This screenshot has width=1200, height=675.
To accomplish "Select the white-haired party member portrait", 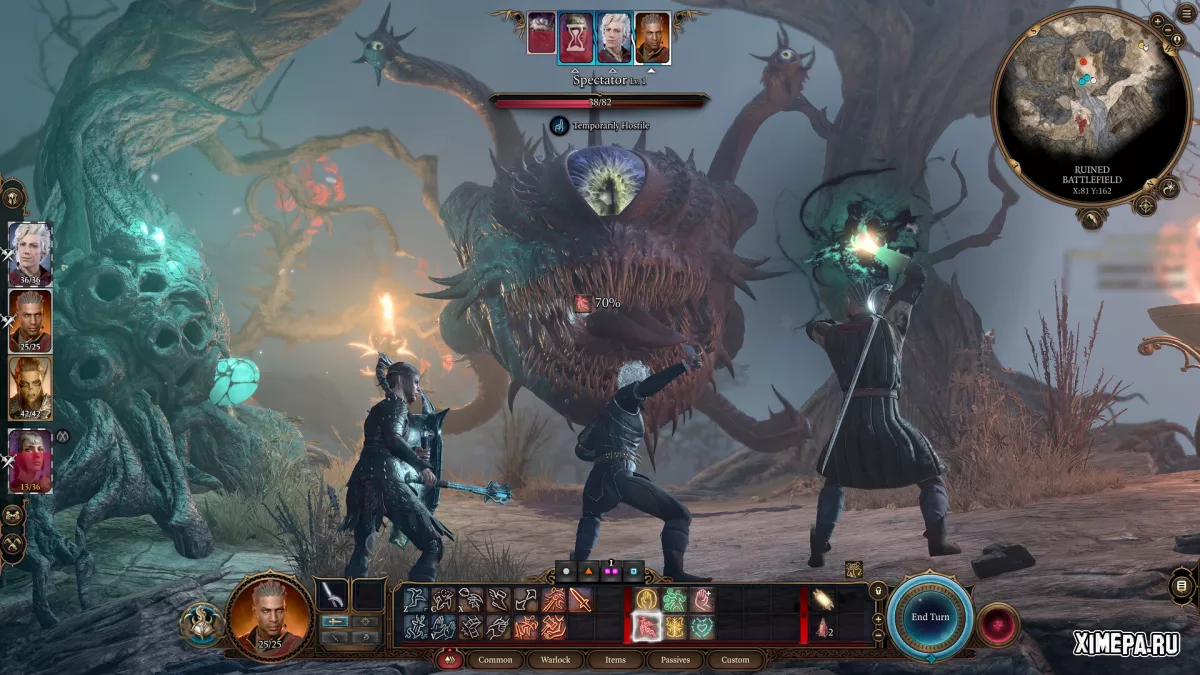I will (x=30, y=254).
